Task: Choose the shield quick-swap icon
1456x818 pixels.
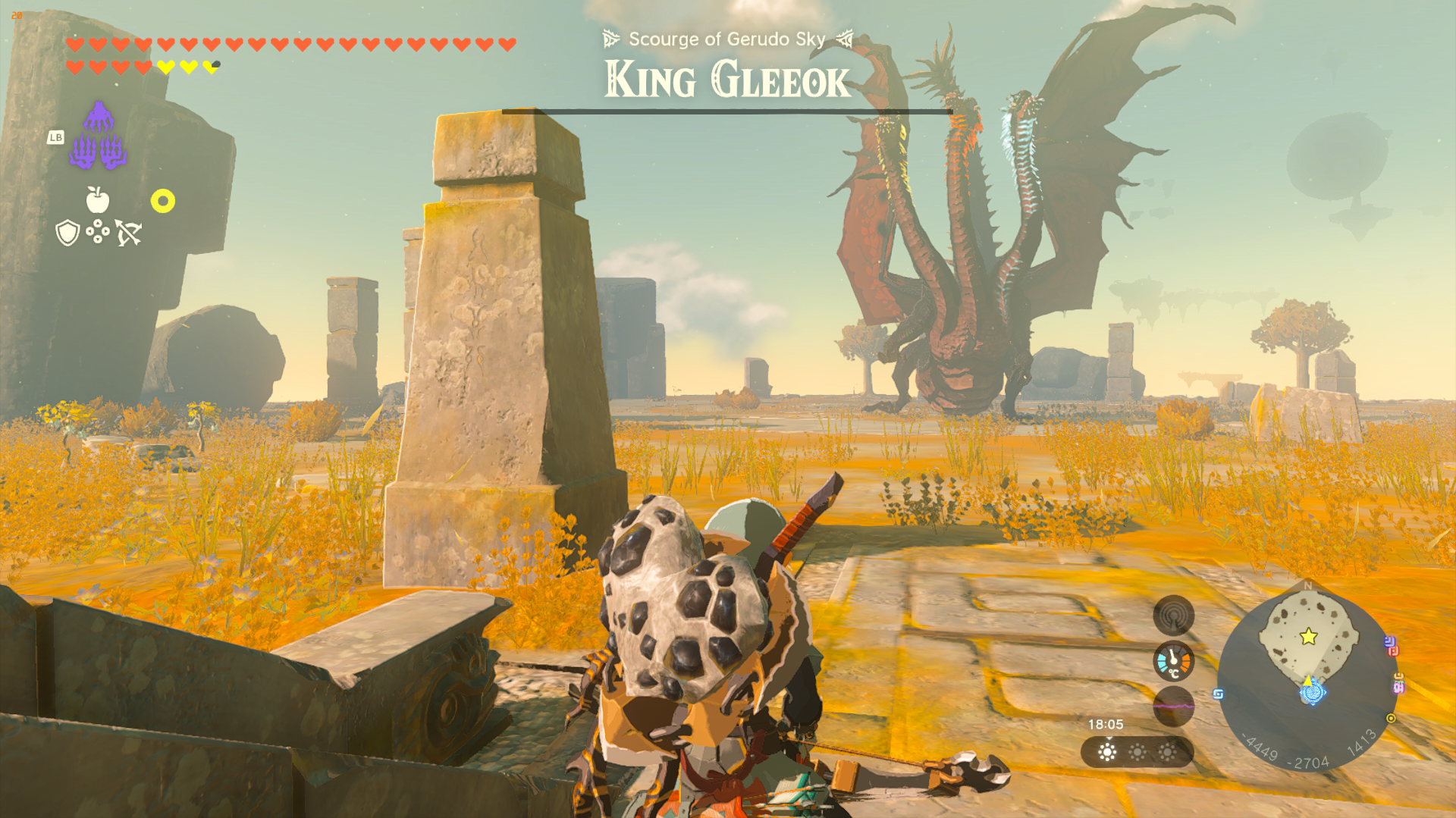Action: tap(67, 233)
